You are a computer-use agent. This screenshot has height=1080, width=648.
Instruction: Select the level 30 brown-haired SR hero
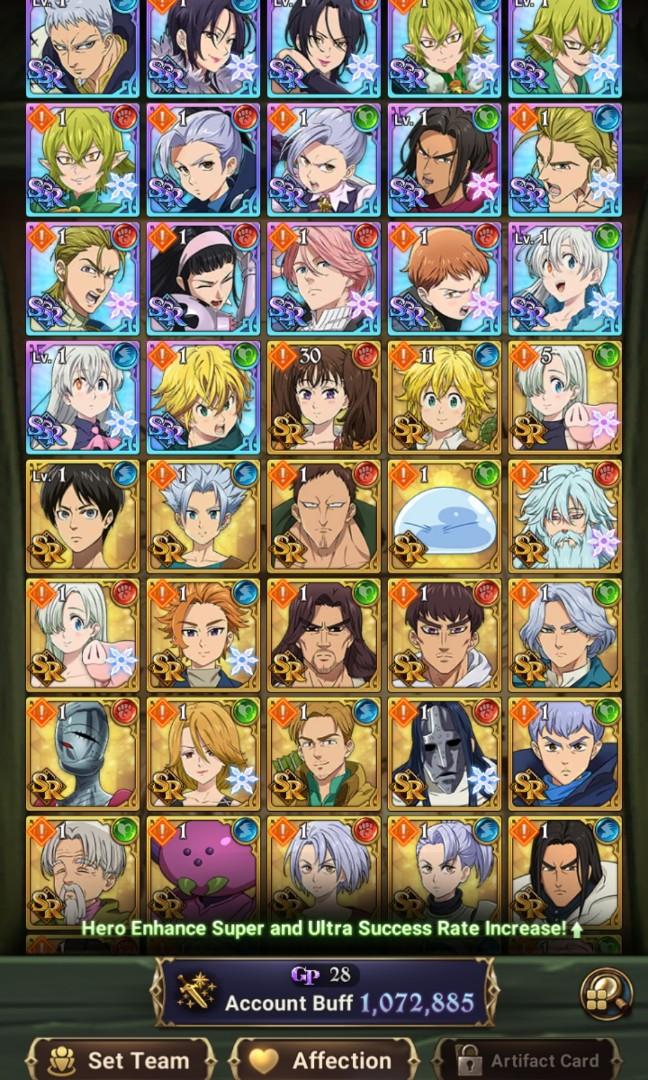(x=323, y=397)
